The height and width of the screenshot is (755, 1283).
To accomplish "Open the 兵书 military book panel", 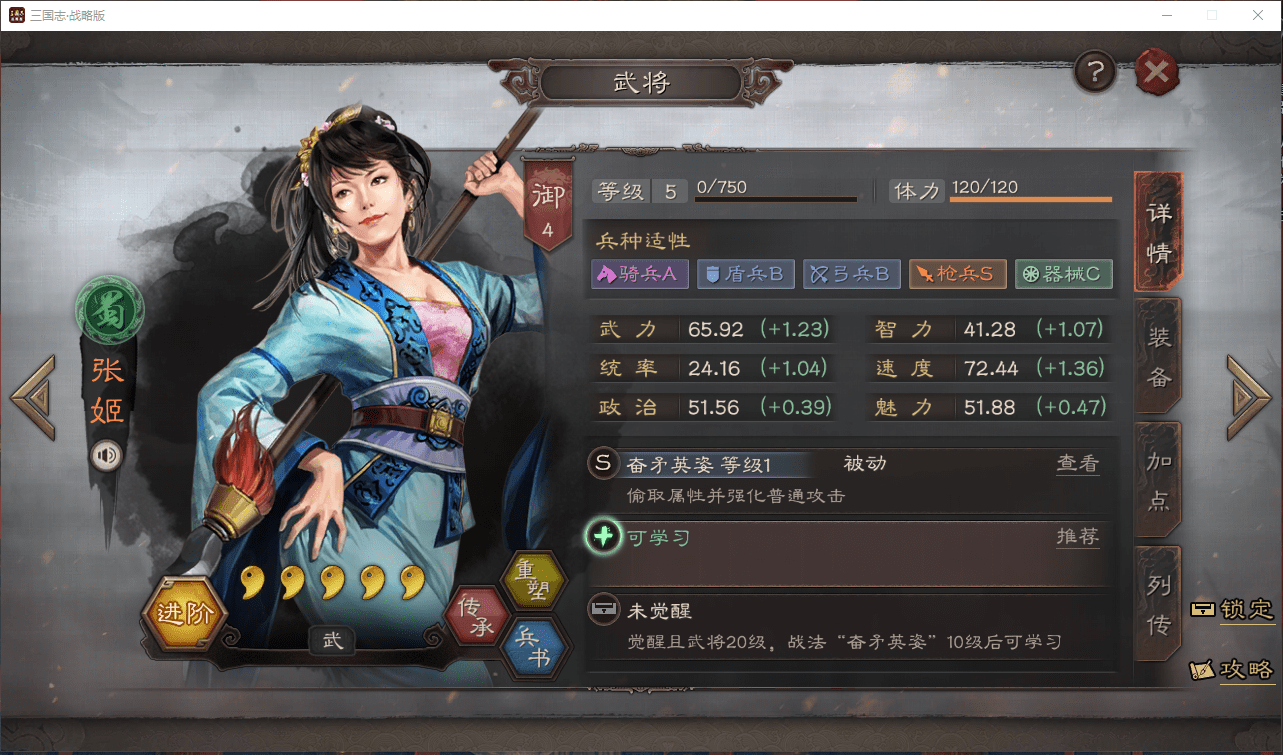I will click(x=536, y=644).
